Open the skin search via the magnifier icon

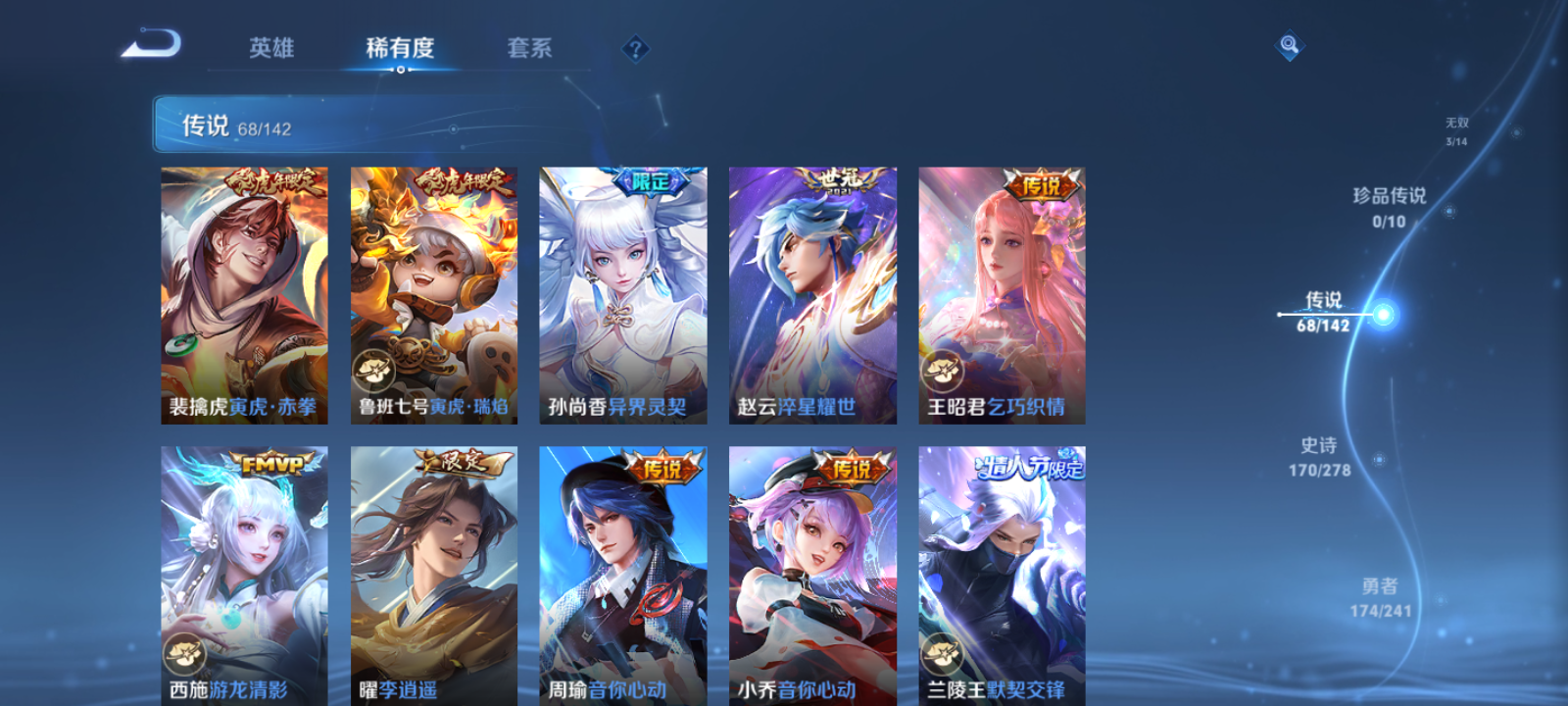pos(1288,43)
